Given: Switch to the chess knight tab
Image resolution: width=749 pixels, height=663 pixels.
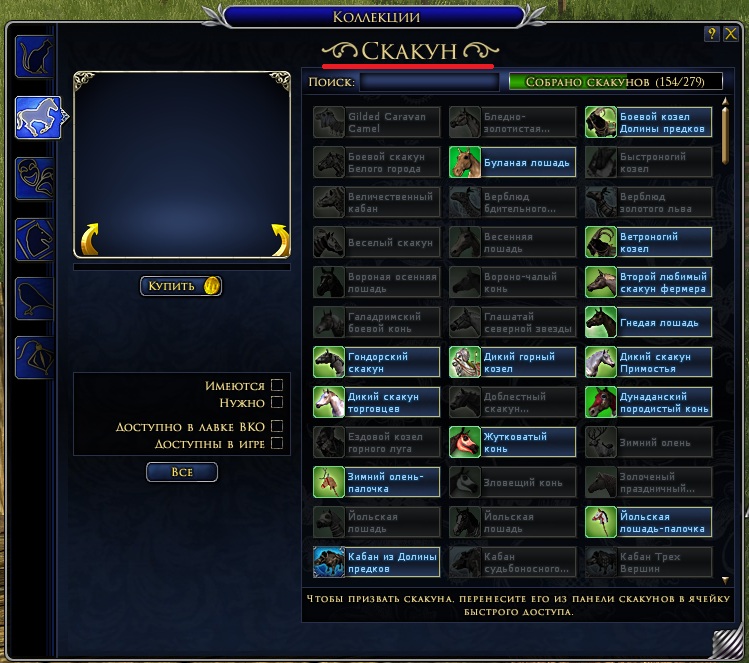Looking at the screenshot, I should coord(35,238).
